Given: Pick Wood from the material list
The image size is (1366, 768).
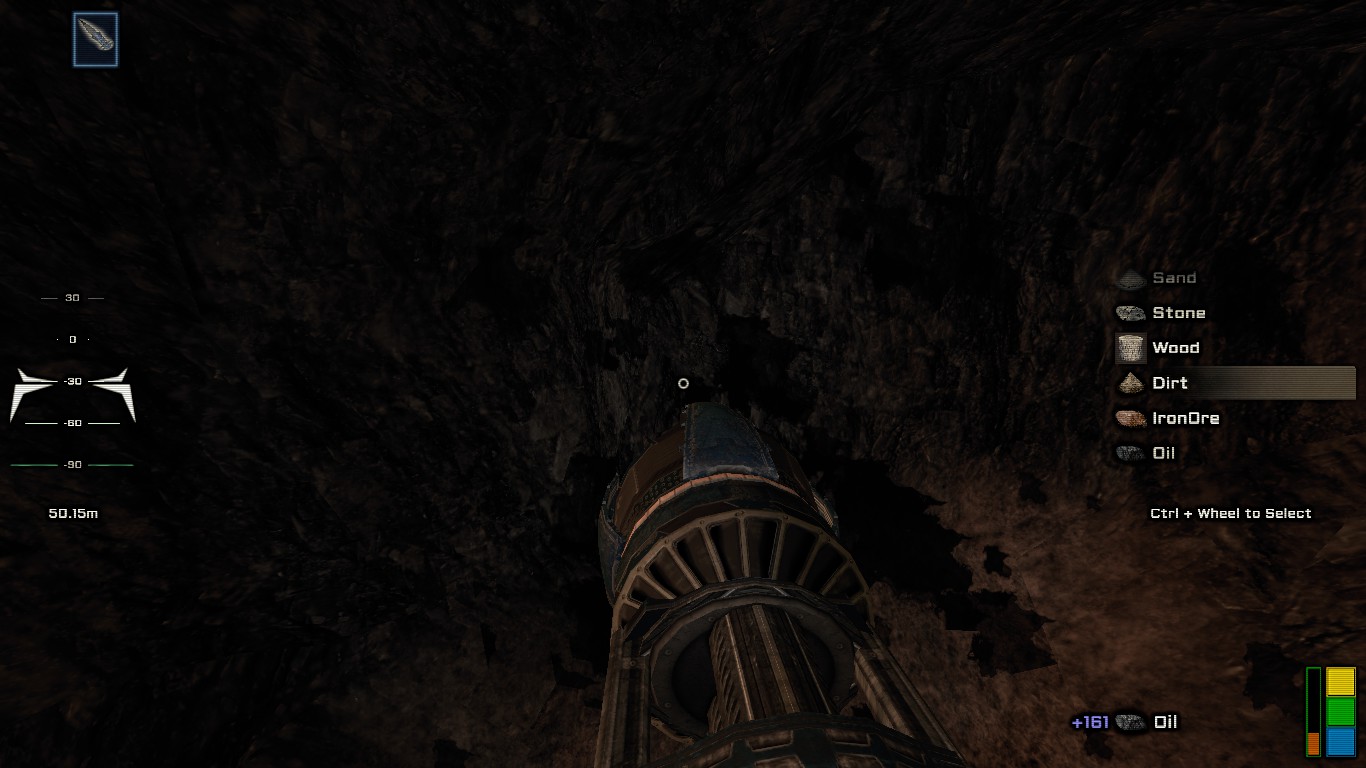Looking at the screenshot, I should (x=1174, y=348).
